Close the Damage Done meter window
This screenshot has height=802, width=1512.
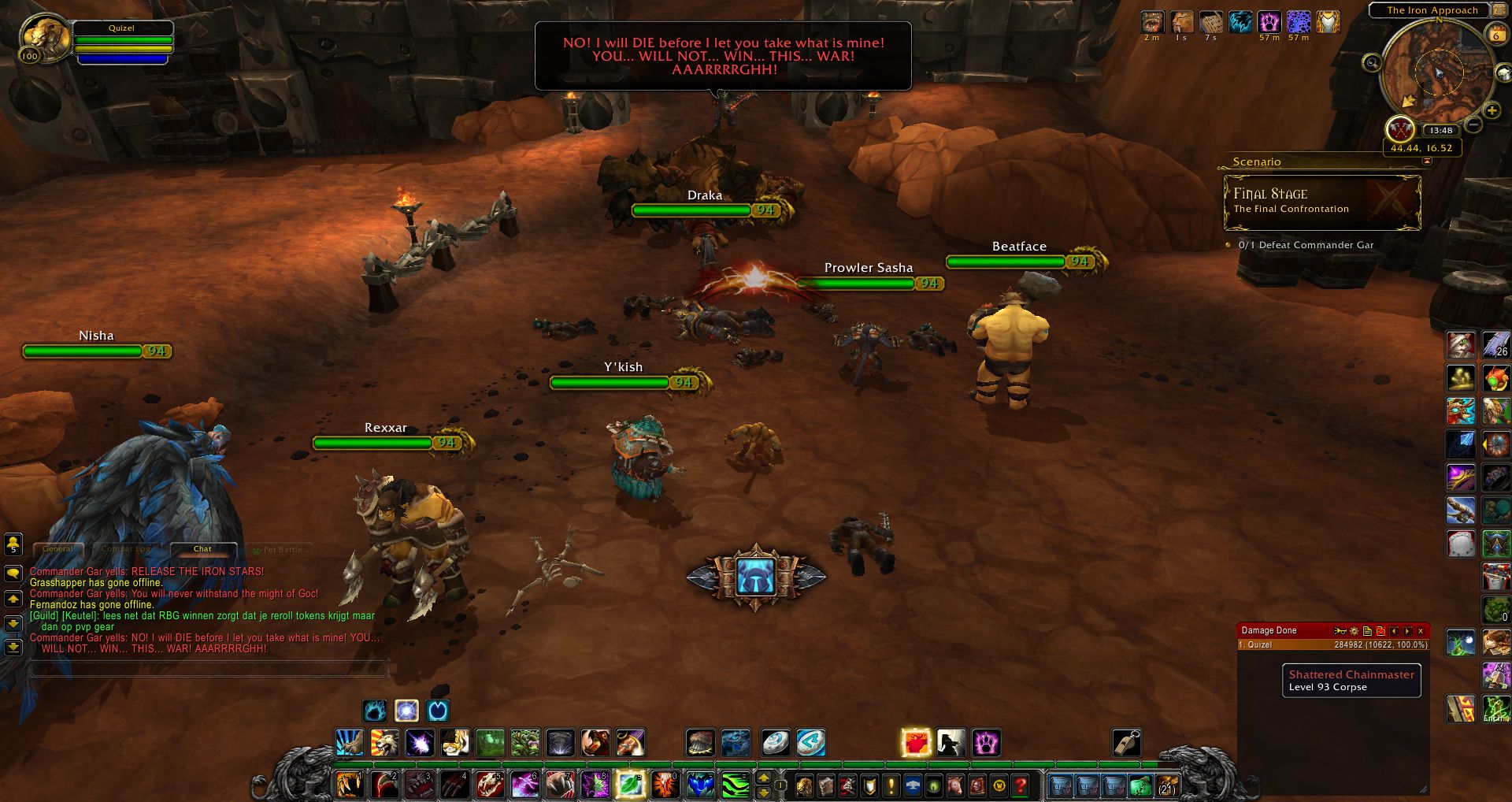1421,631
